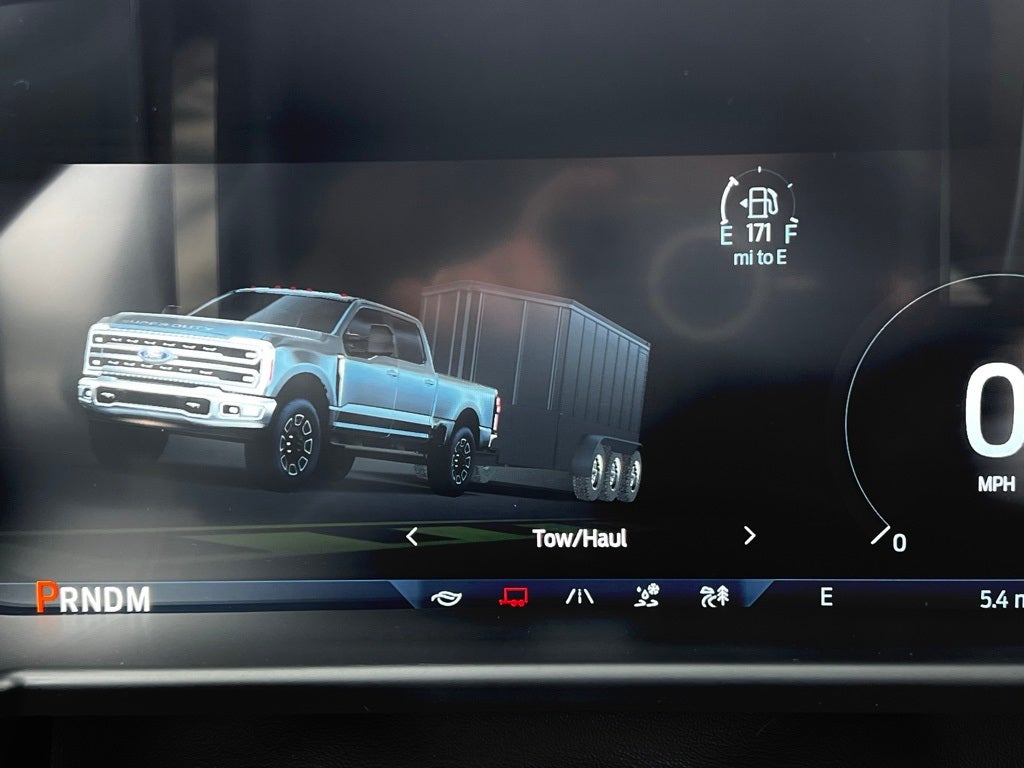Image resolution: width=1024 pixels, height=768 pixels.
Task: Switch to the Normal road mode icon
Action: click(x=580, y=597)
